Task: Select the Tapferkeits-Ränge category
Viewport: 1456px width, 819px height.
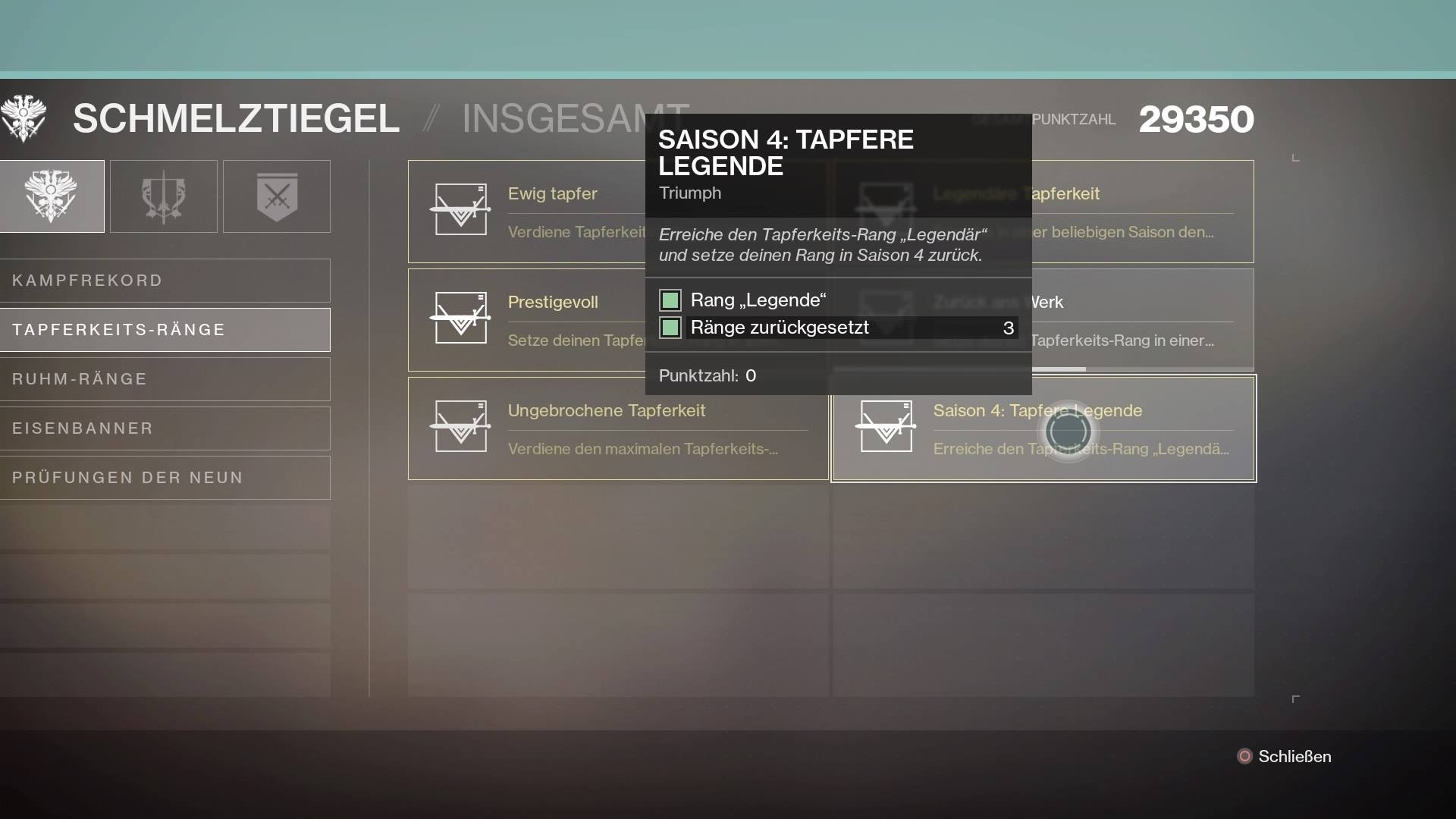Action: [x=165, y=330]
